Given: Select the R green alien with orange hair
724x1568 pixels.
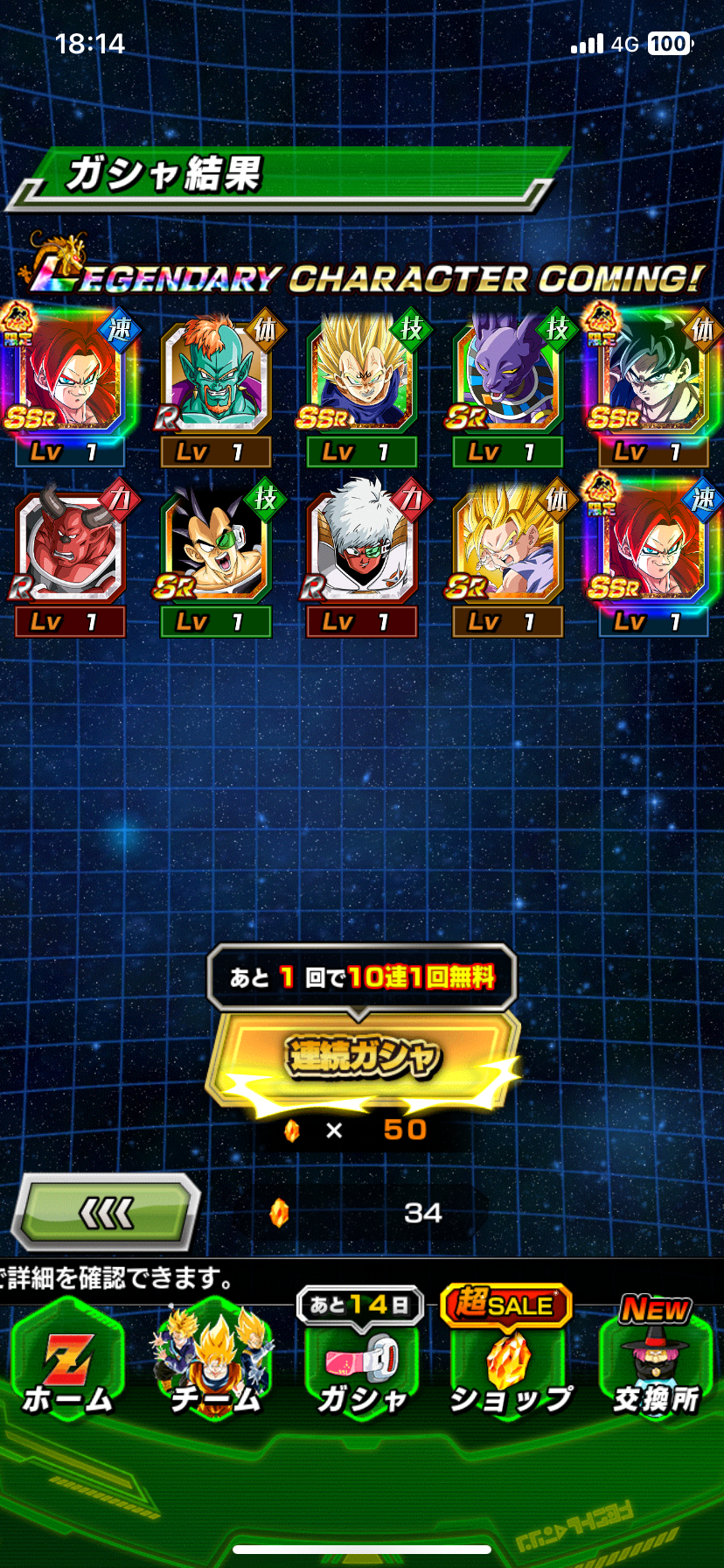Looking at the screenshot, I should (x=215, y=376).
